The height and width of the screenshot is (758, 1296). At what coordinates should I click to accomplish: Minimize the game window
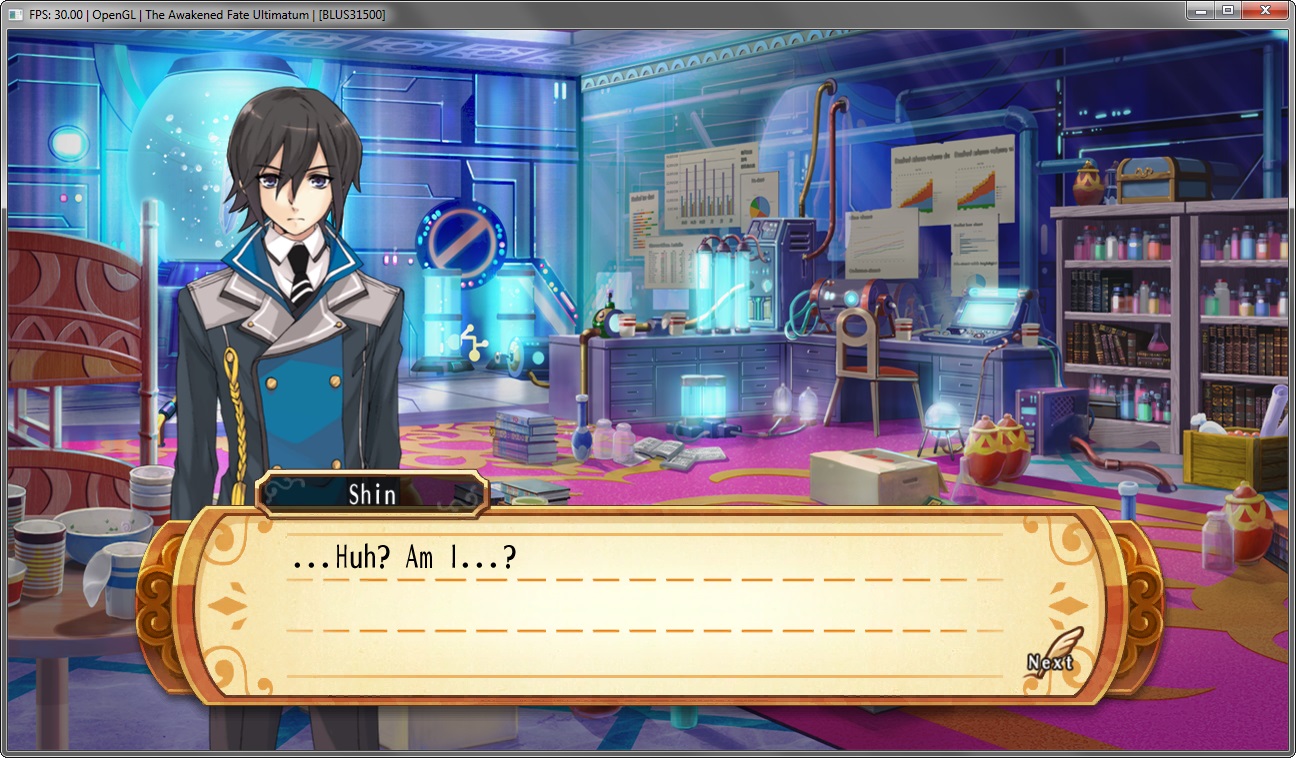[x=1200, y=11]
